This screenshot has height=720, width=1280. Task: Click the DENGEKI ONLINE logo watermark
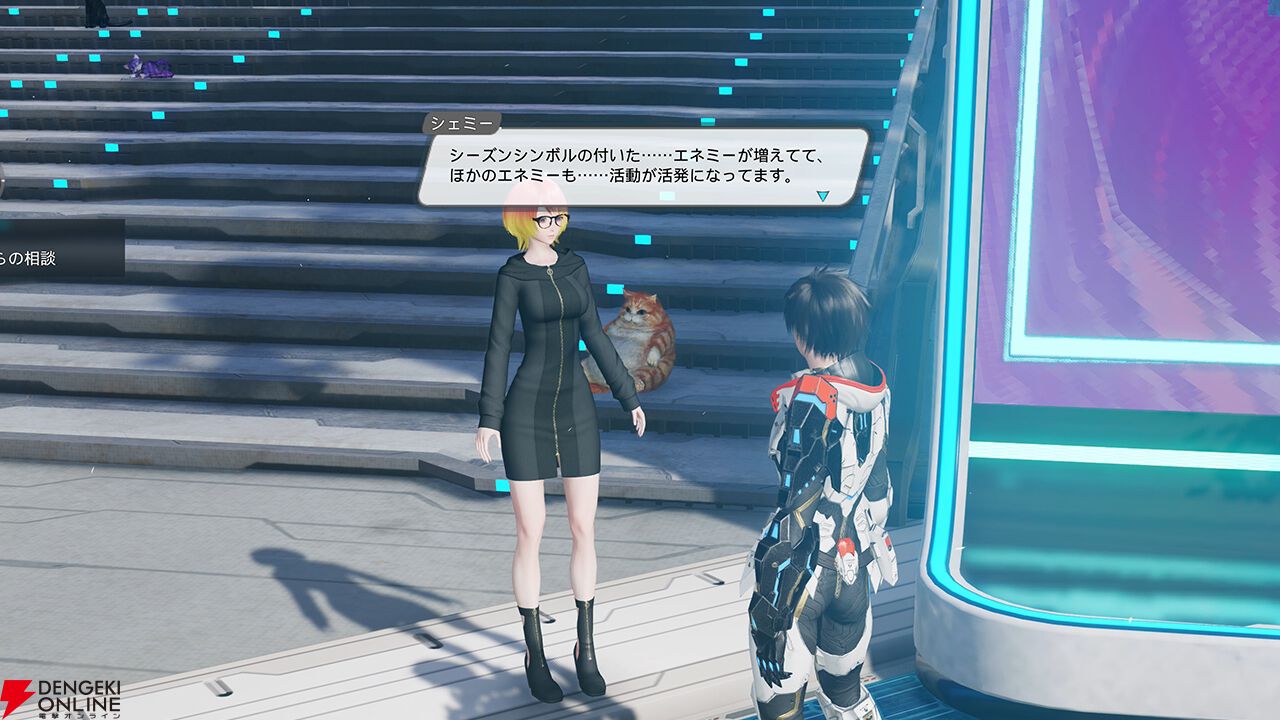click(60, 695)
